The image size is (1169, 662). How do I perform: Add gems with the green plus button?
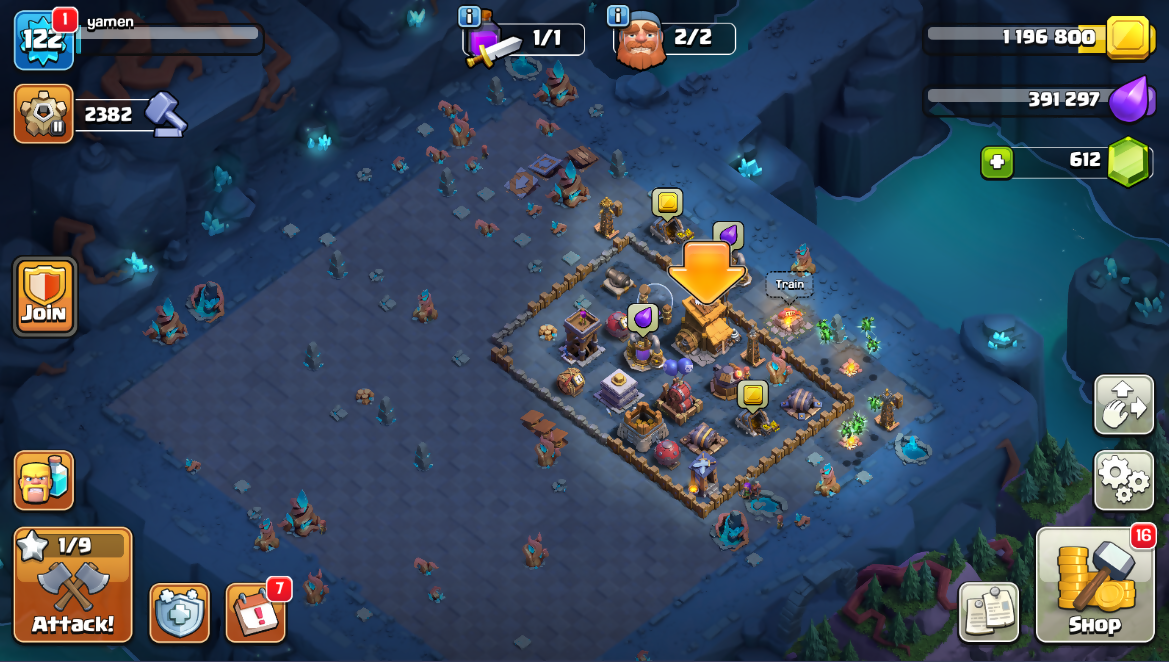(997, 162)
